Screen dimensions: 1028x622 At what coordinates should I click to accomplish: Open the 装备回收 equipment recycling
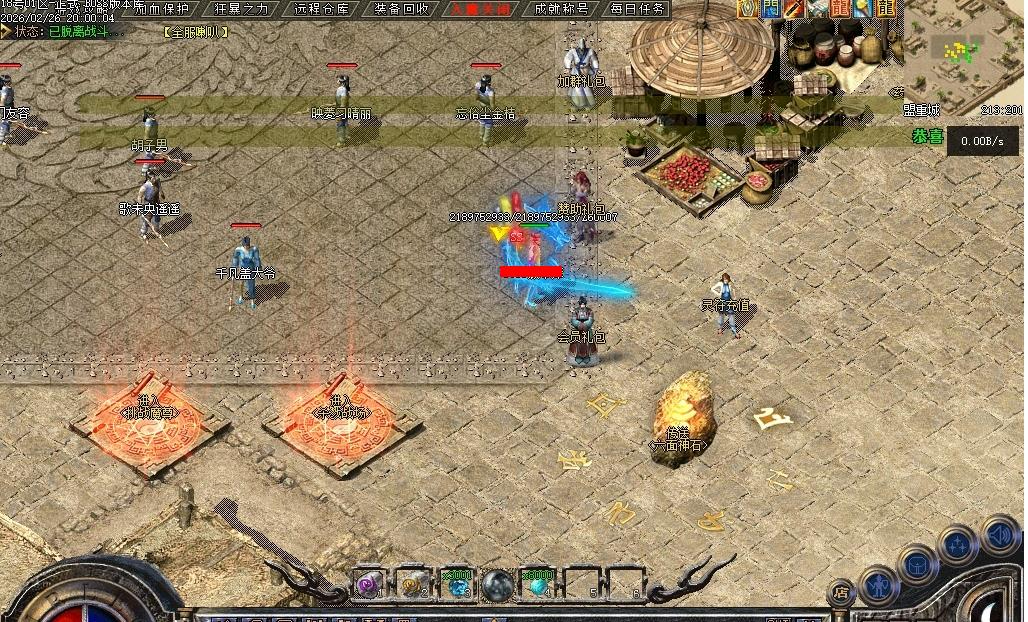pos(402,9)
